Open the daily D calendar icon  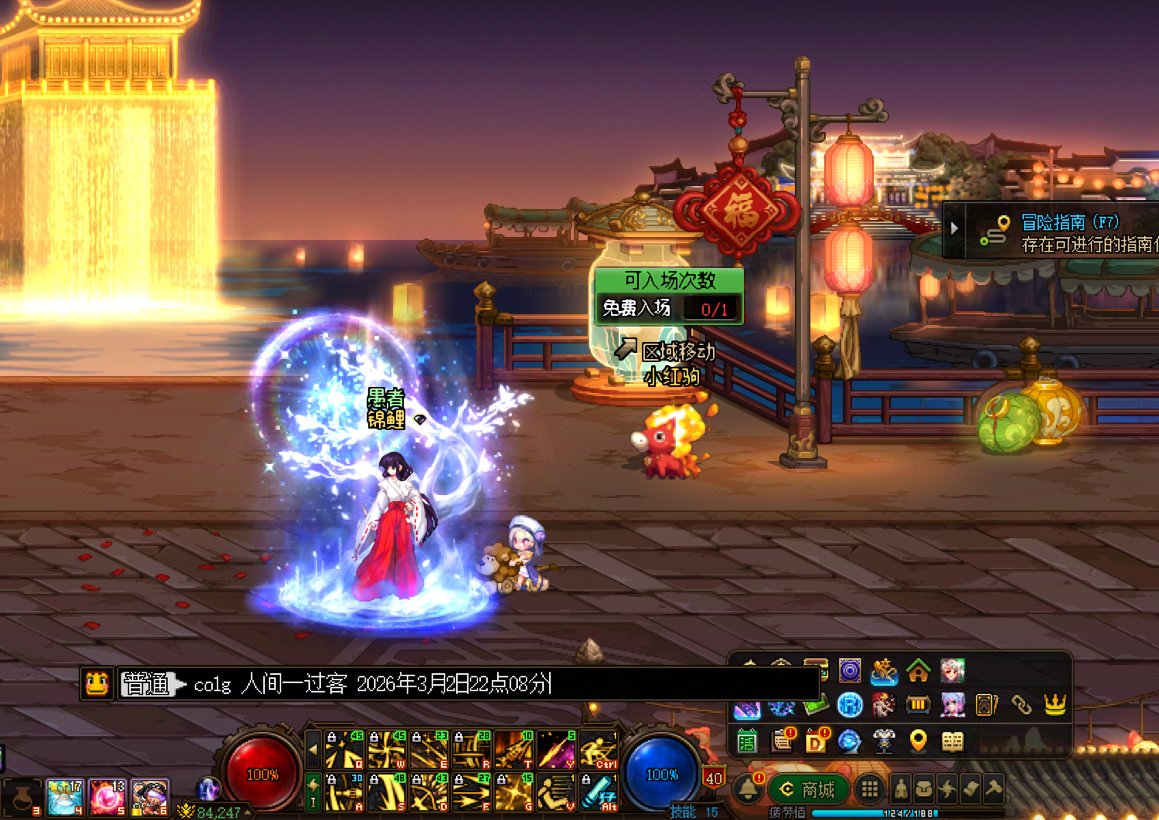pyautogui.click(x=816, y=741)
